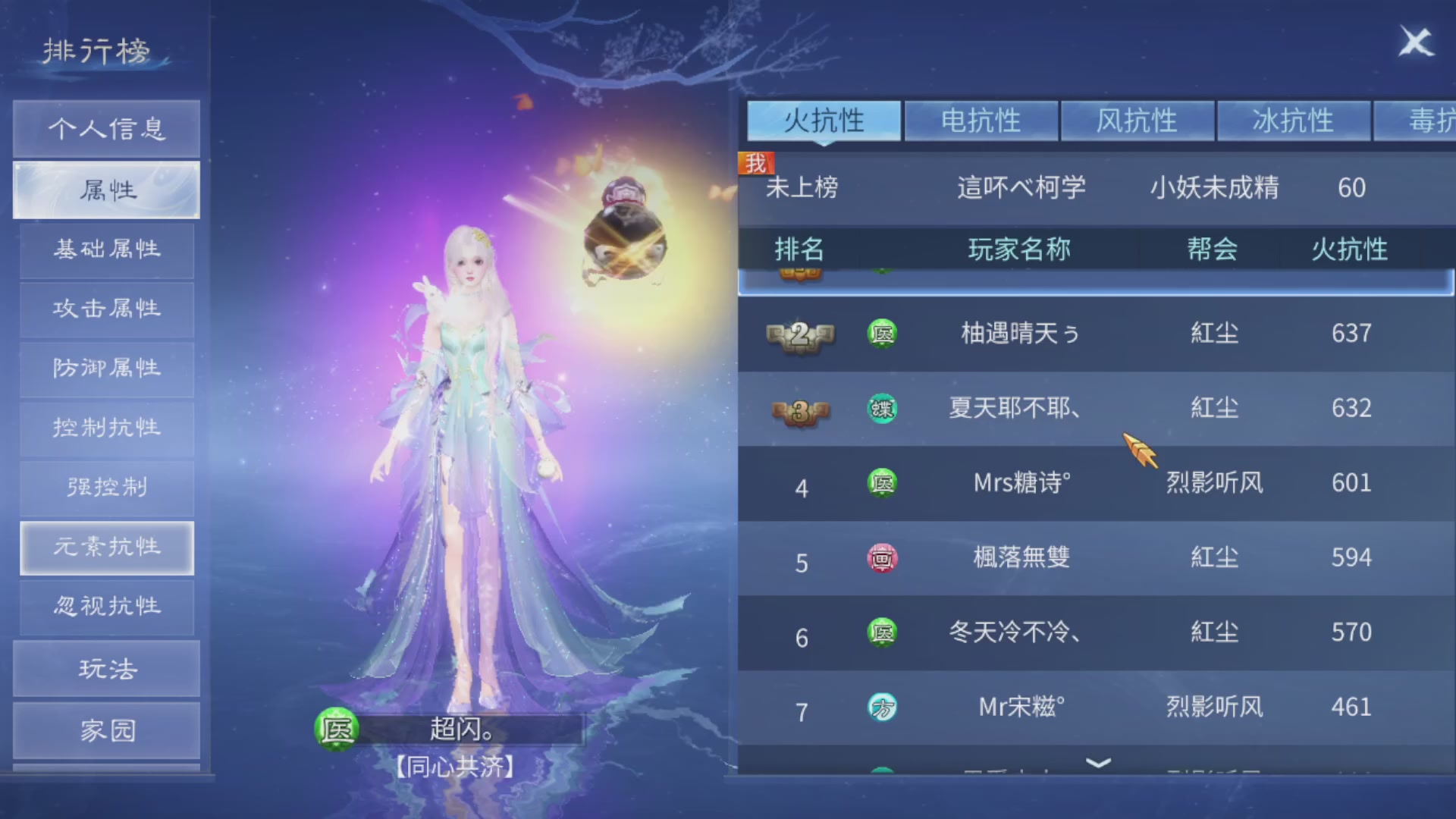Click the orange 我 badge above the rankings
The width and height of the screenshot is (1456, 819).
pyautogui.click(x=756, y=162)
